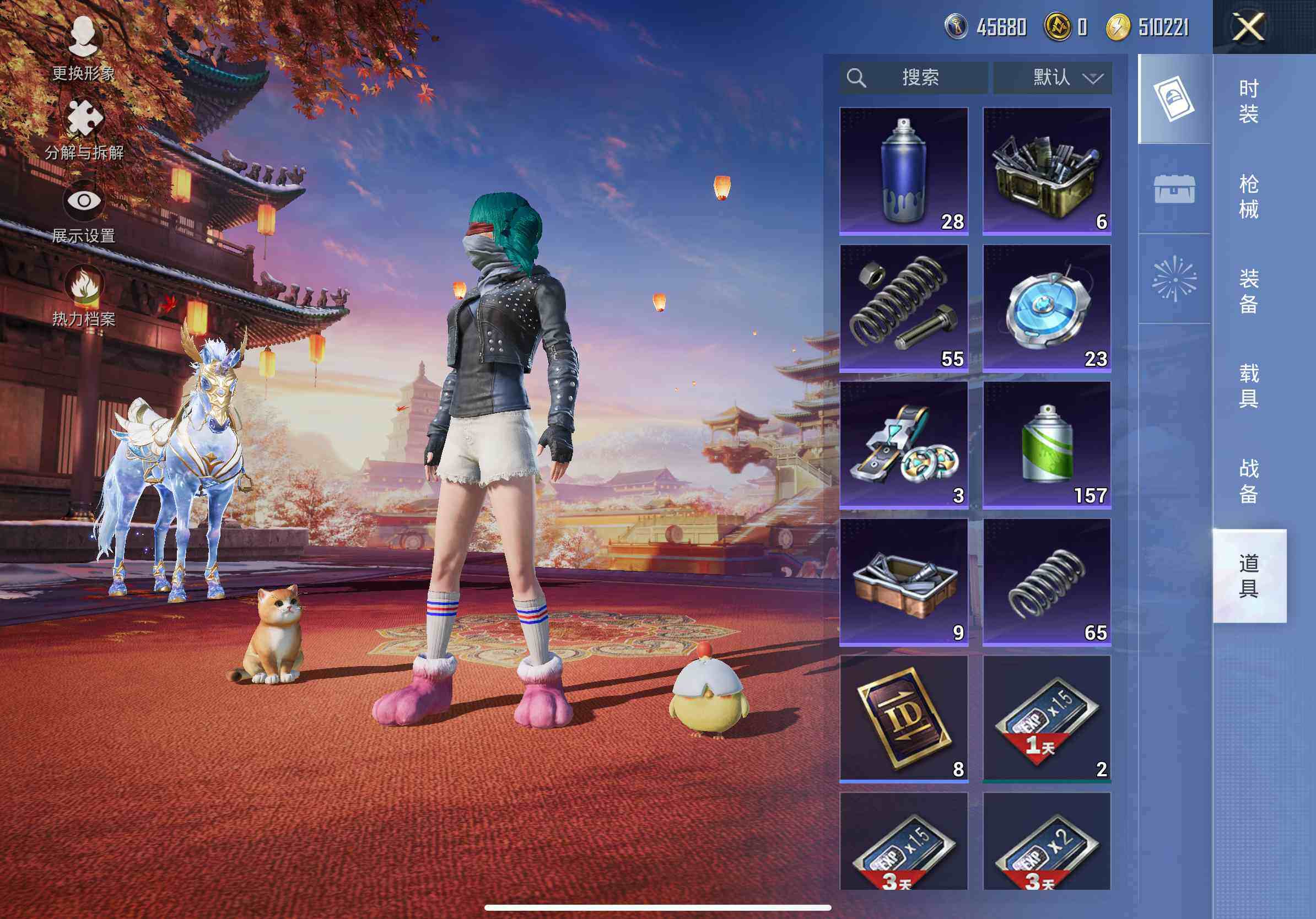
Task: Switch to the 战备 tab
Action: tap(1249, 482)
